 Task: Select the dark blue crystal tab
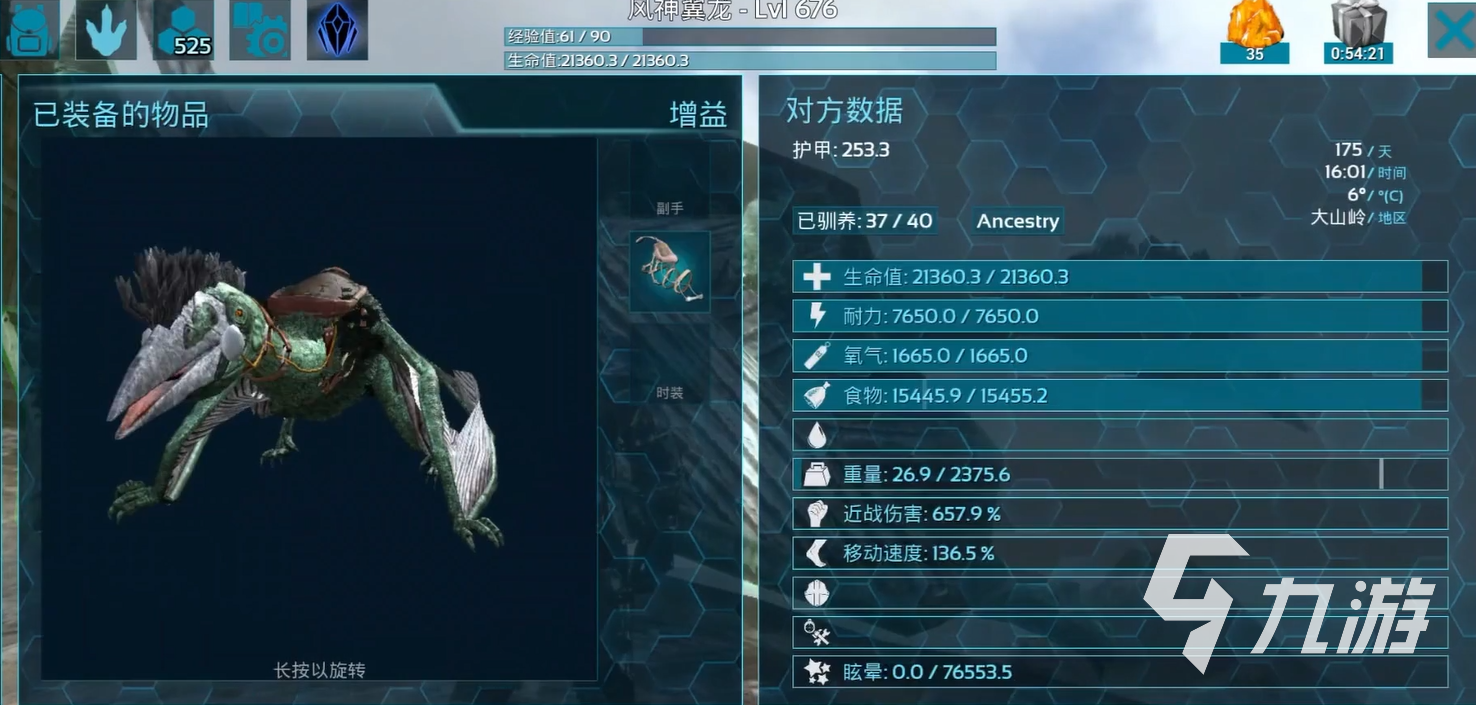[x=337, y=30]
